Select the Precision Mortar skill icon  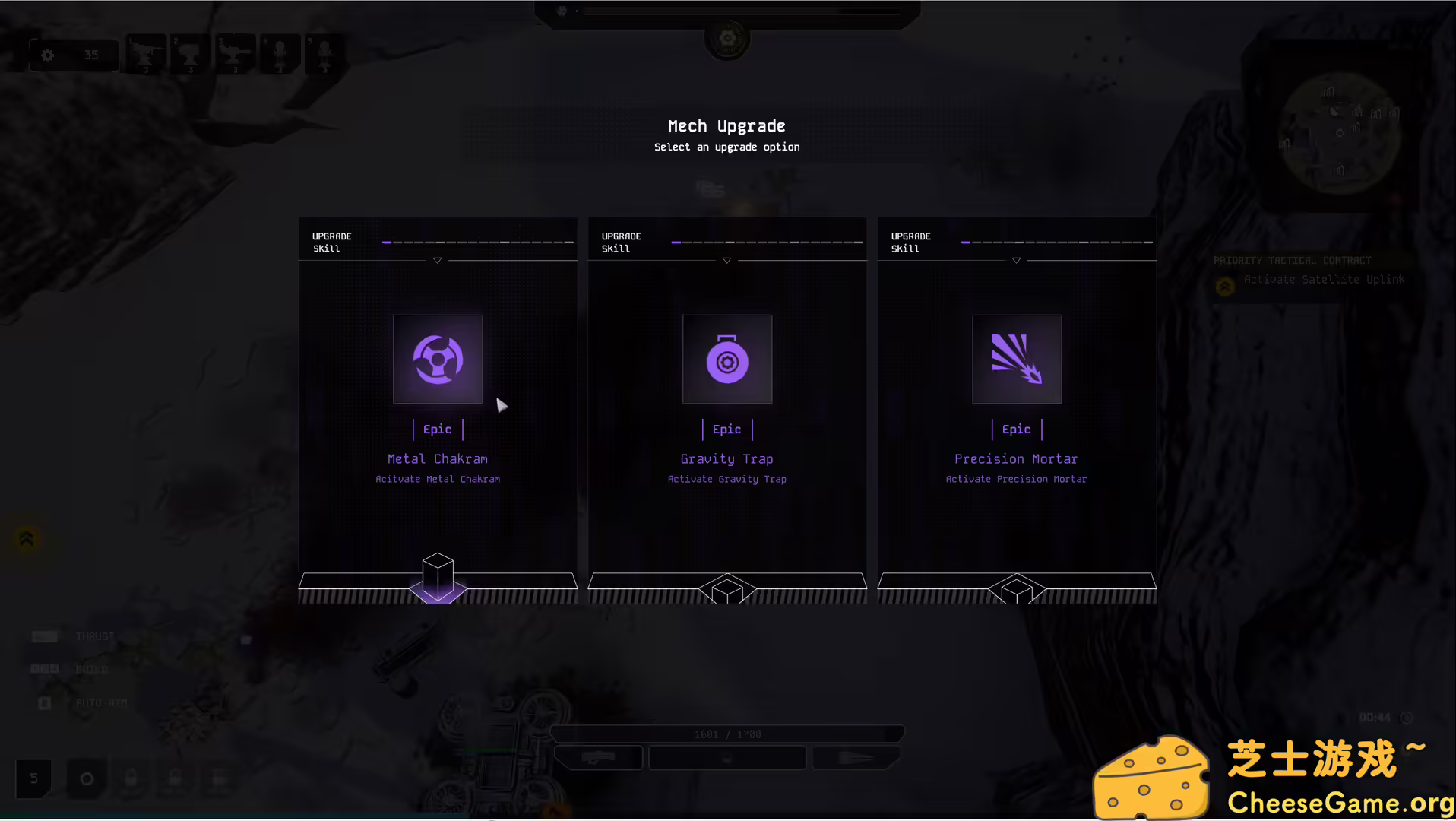[1016, 359]
